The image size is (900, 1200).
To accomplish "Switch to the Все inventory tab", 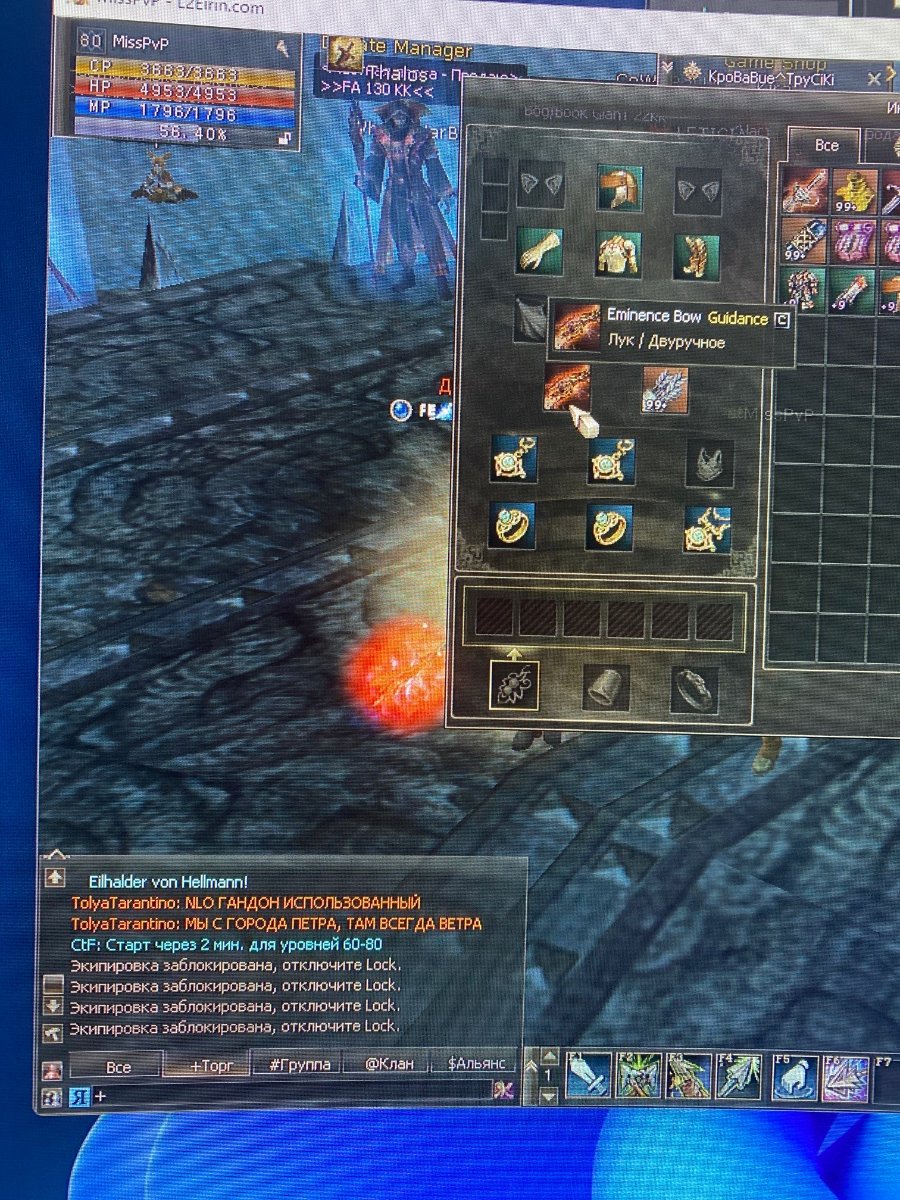I will click(826, 145).
